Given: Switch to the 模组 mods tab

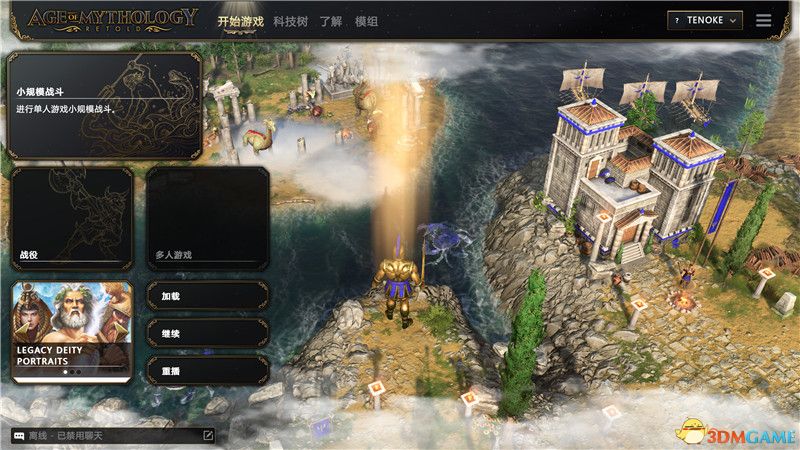Looking at the screenshot, I should [367, 20].
